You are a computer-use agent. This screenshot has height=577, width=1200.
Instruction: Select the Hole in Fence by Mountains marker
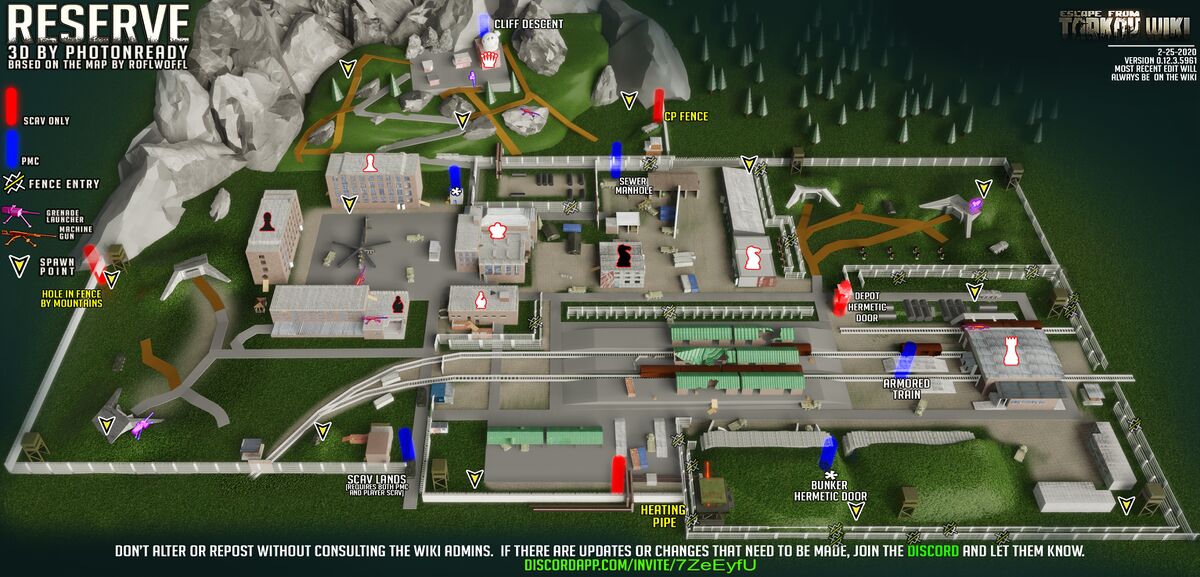click(x=92, y=260)
